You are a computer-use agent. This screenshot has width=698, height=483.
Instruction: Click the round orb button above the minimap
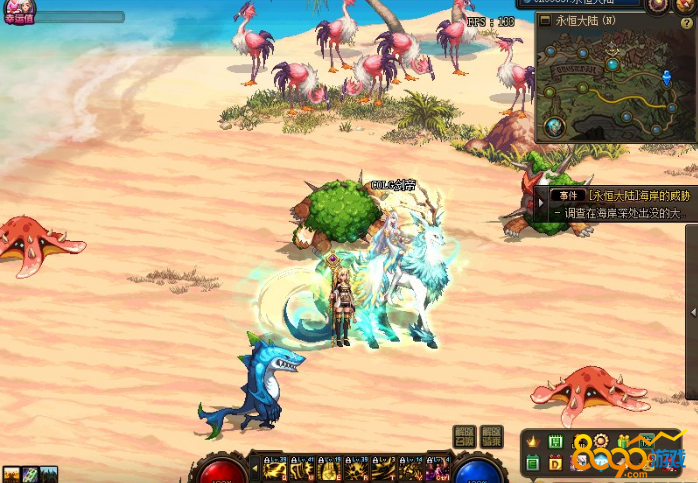click(x=656, y=4)
